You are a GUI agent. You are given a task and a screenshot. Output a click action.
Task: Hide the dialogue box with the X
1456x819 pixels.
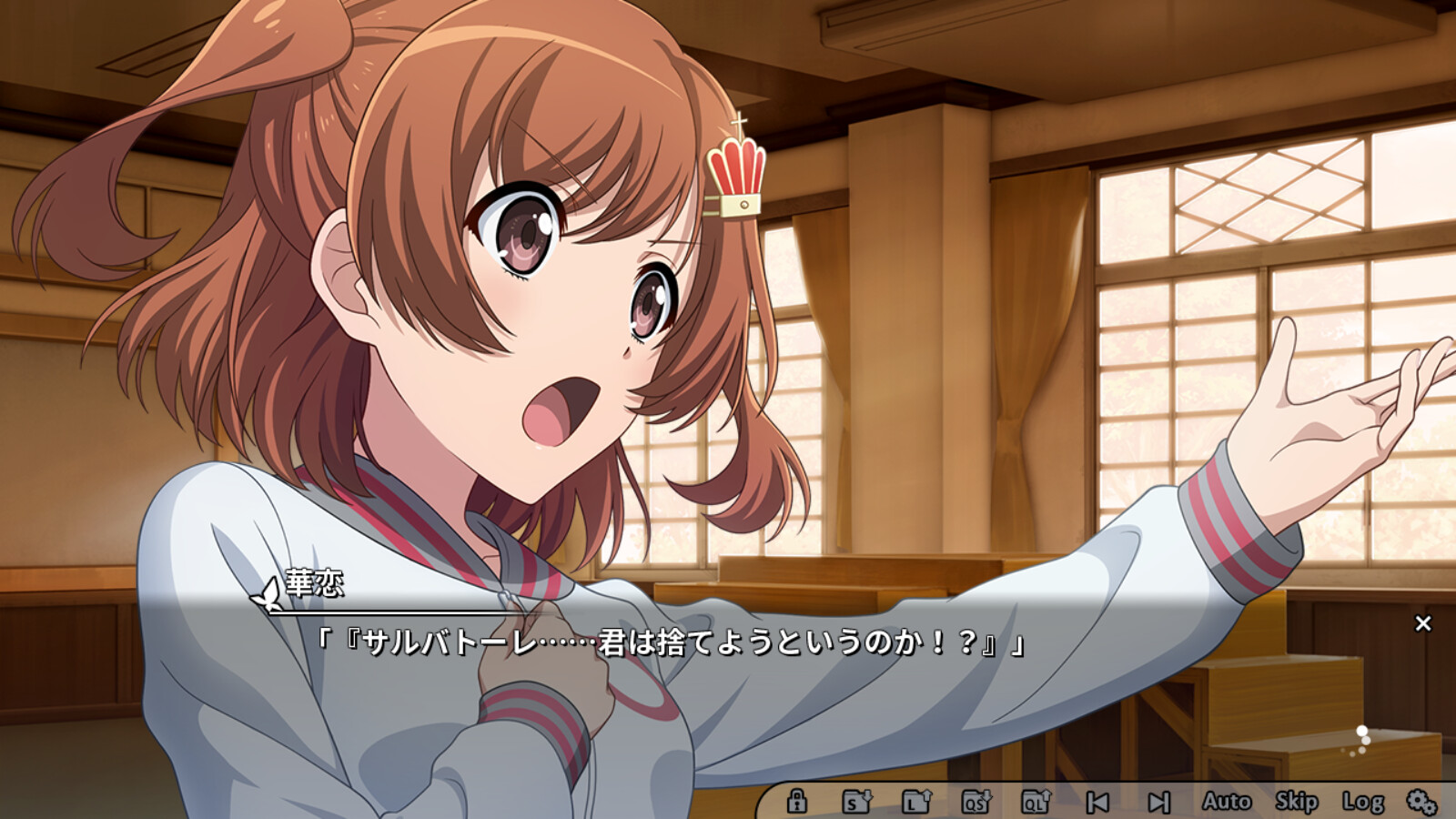(1422, 622)
